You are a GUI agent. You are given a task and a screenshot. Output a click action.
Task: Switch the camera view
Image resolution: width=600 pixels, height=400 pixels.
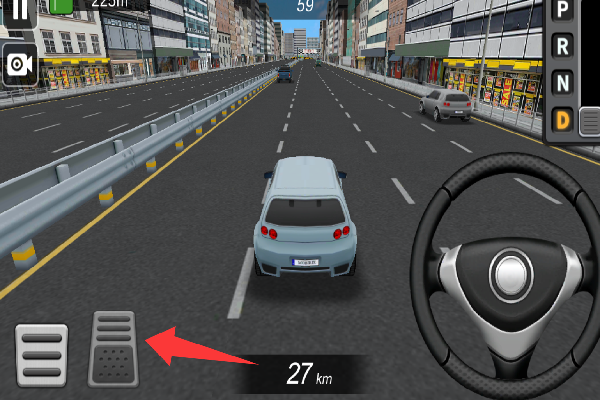coord(19,66)
